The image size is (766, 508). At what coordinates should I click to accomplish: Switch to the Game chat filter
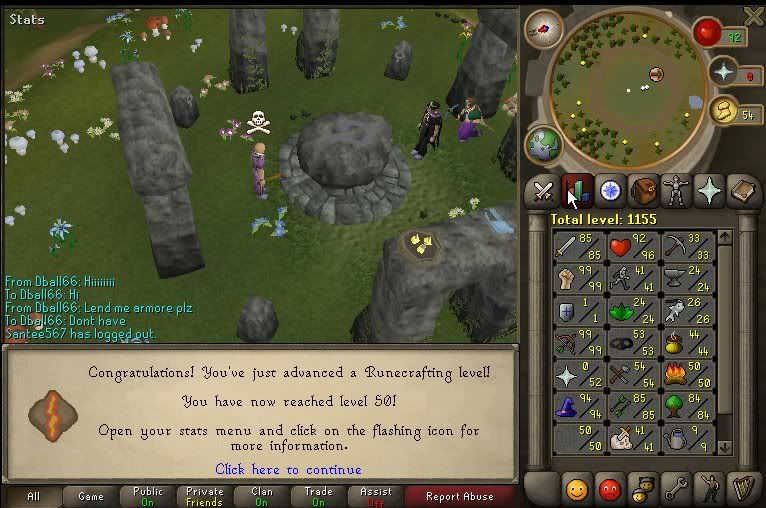point(91,496)
